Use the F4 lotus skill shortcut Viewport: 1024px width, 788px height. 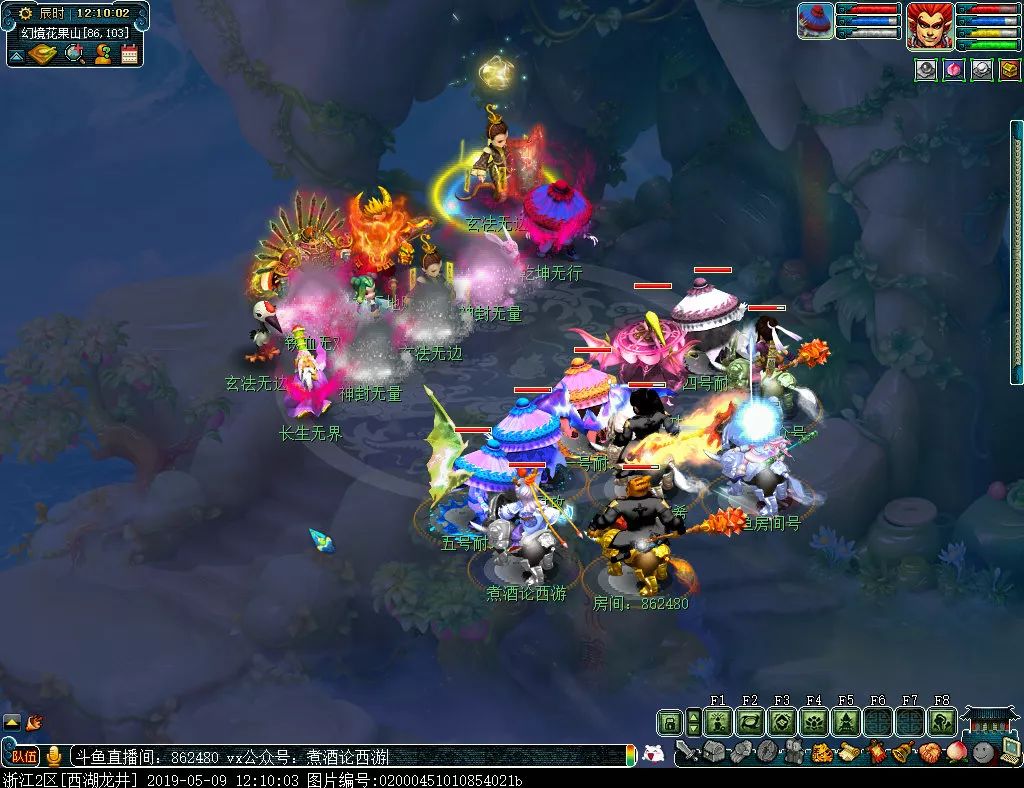(814, 723)
